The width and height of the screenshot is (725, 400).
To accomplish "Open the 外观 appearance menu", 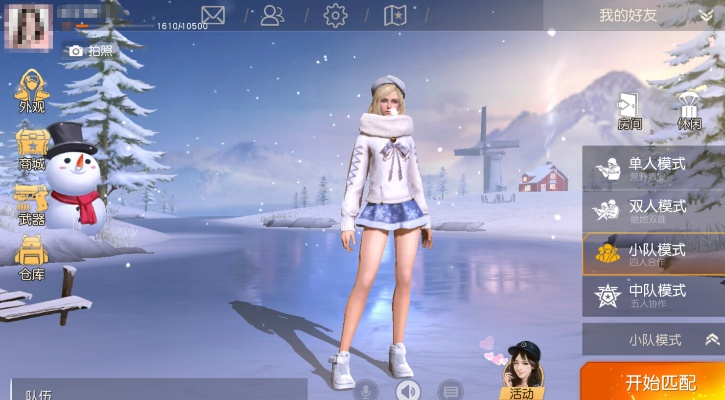I will 32,91.
